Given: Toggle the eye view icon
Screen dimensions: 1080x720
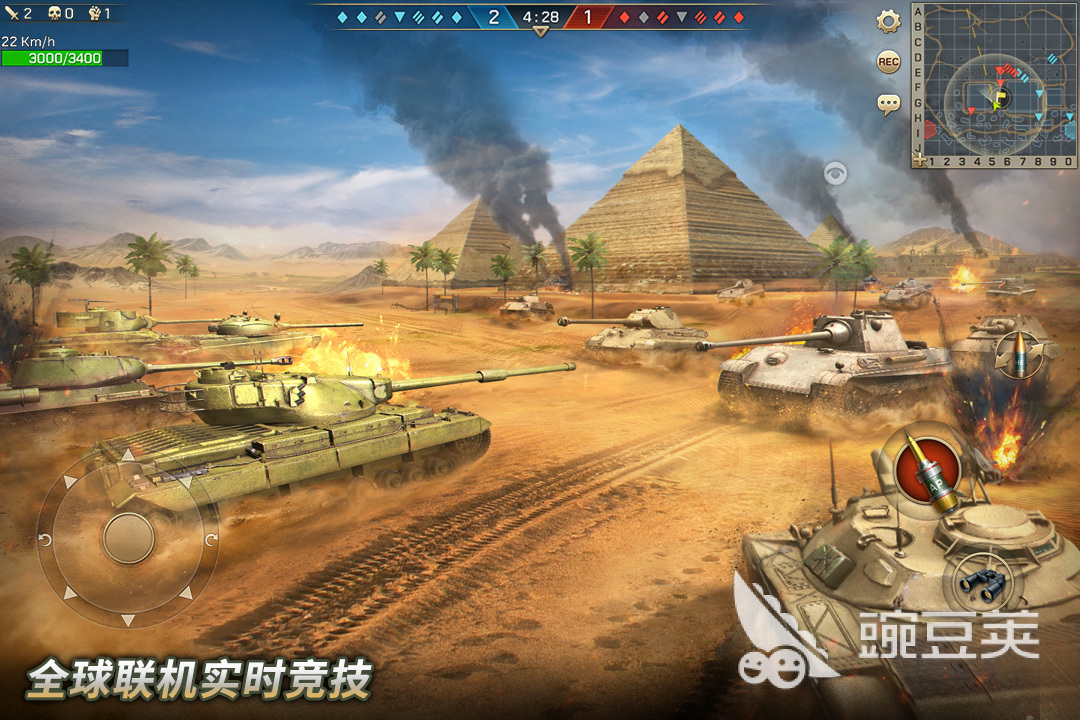Looking at the screenshot, I should [835, 174].
